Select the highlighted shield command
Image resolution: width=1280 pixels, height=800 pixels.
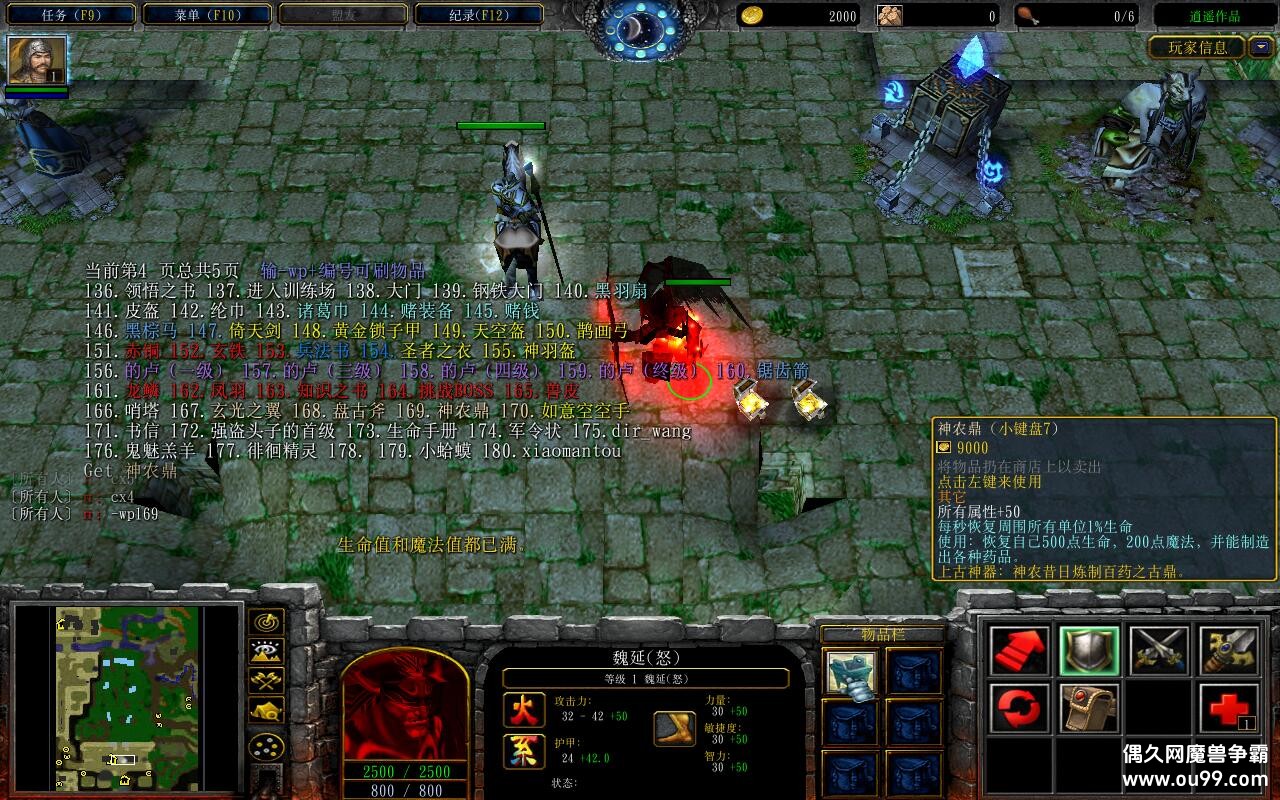tap(1089, 651)
